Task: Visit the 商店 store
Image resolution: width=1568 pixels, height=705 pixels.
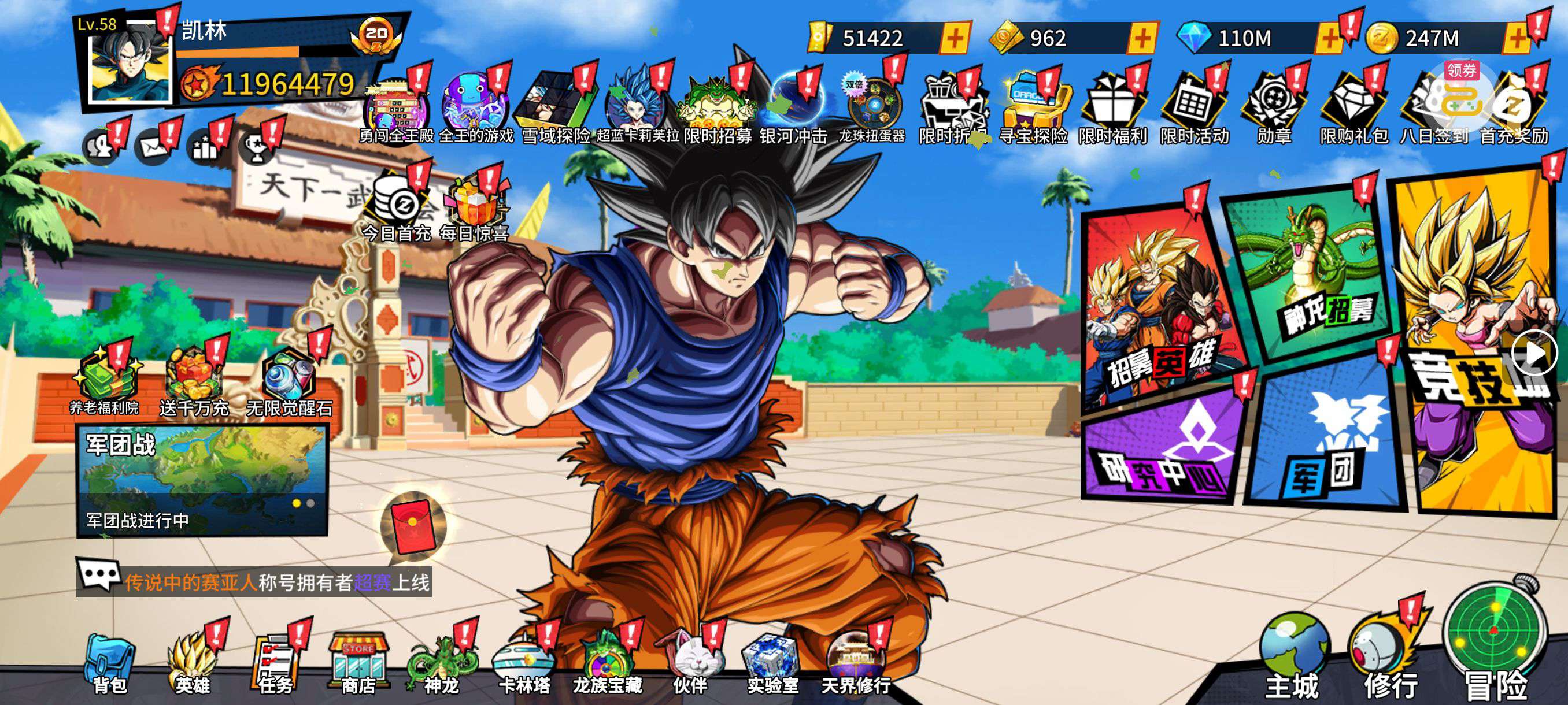Action: (x=358, y=663)
